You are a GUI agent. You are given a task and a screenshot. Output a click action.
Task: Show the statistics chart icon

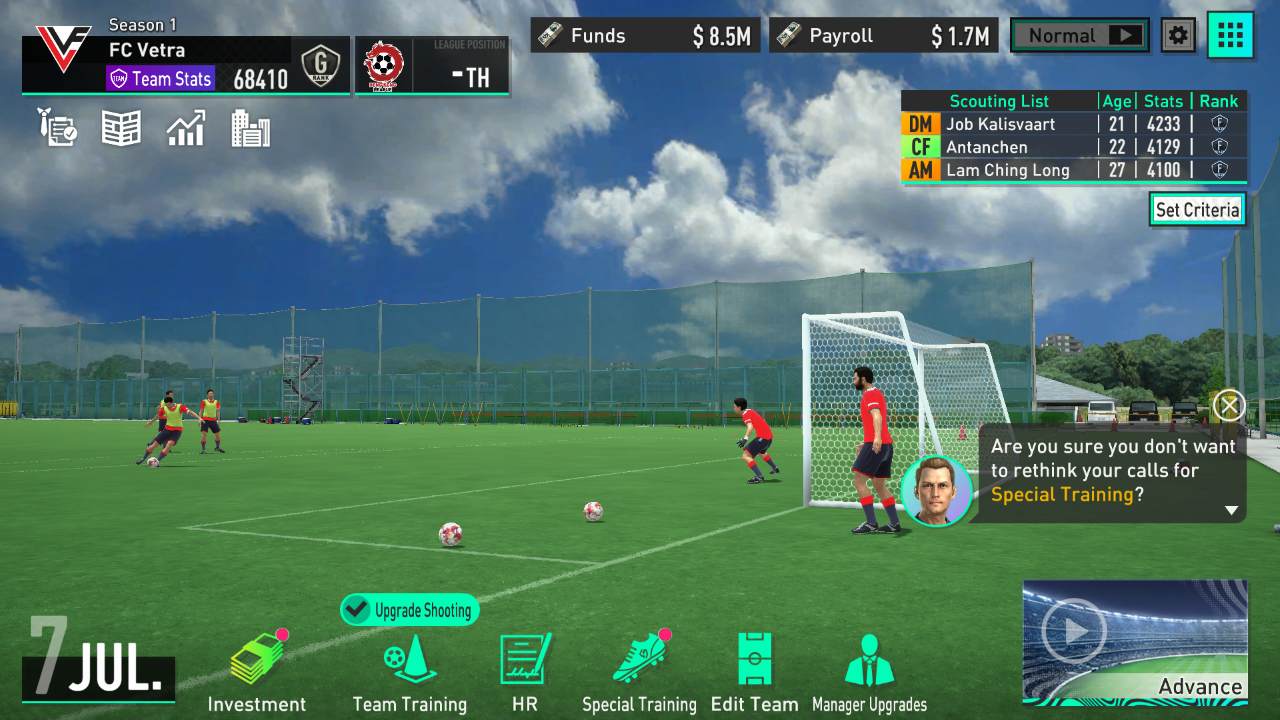click(x=186, y=128)
